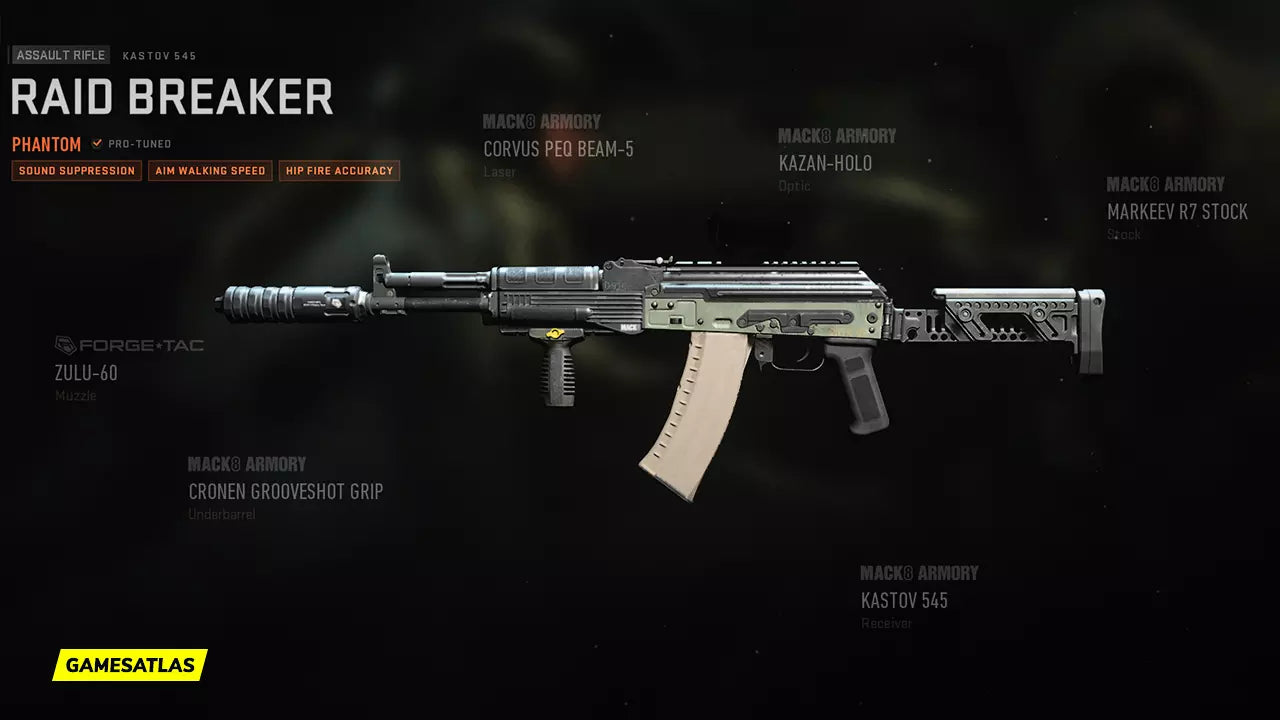The width and height of the screenshot is (1280, 720).
Task: Pick the Cronen Grooveshot Grip underbarrel
Action: click(x=285, y=491)
